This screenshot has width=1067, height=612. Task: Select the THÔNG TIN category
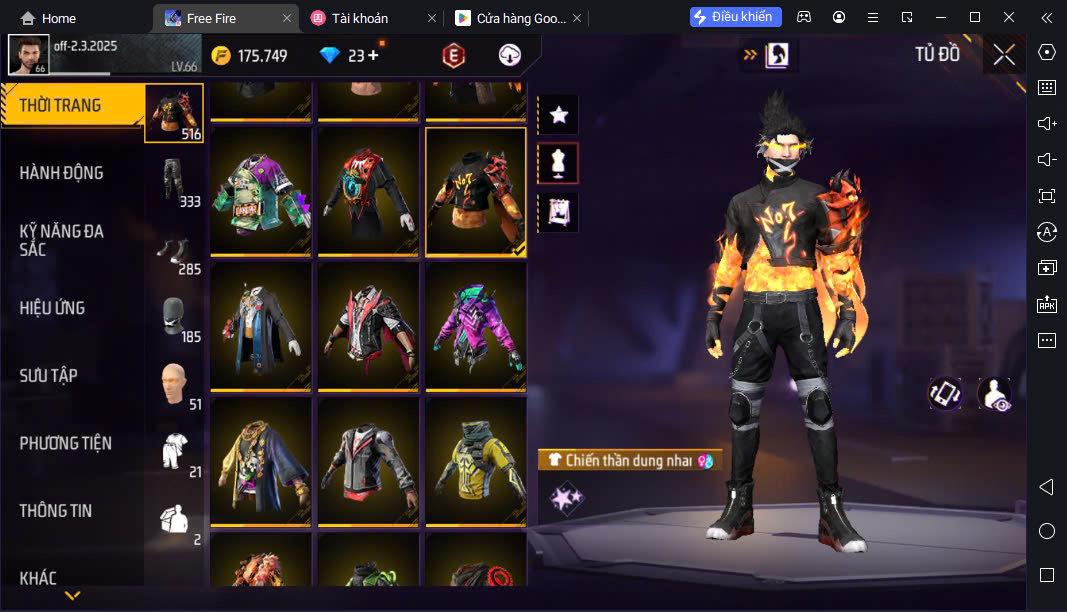click(56, 511)
